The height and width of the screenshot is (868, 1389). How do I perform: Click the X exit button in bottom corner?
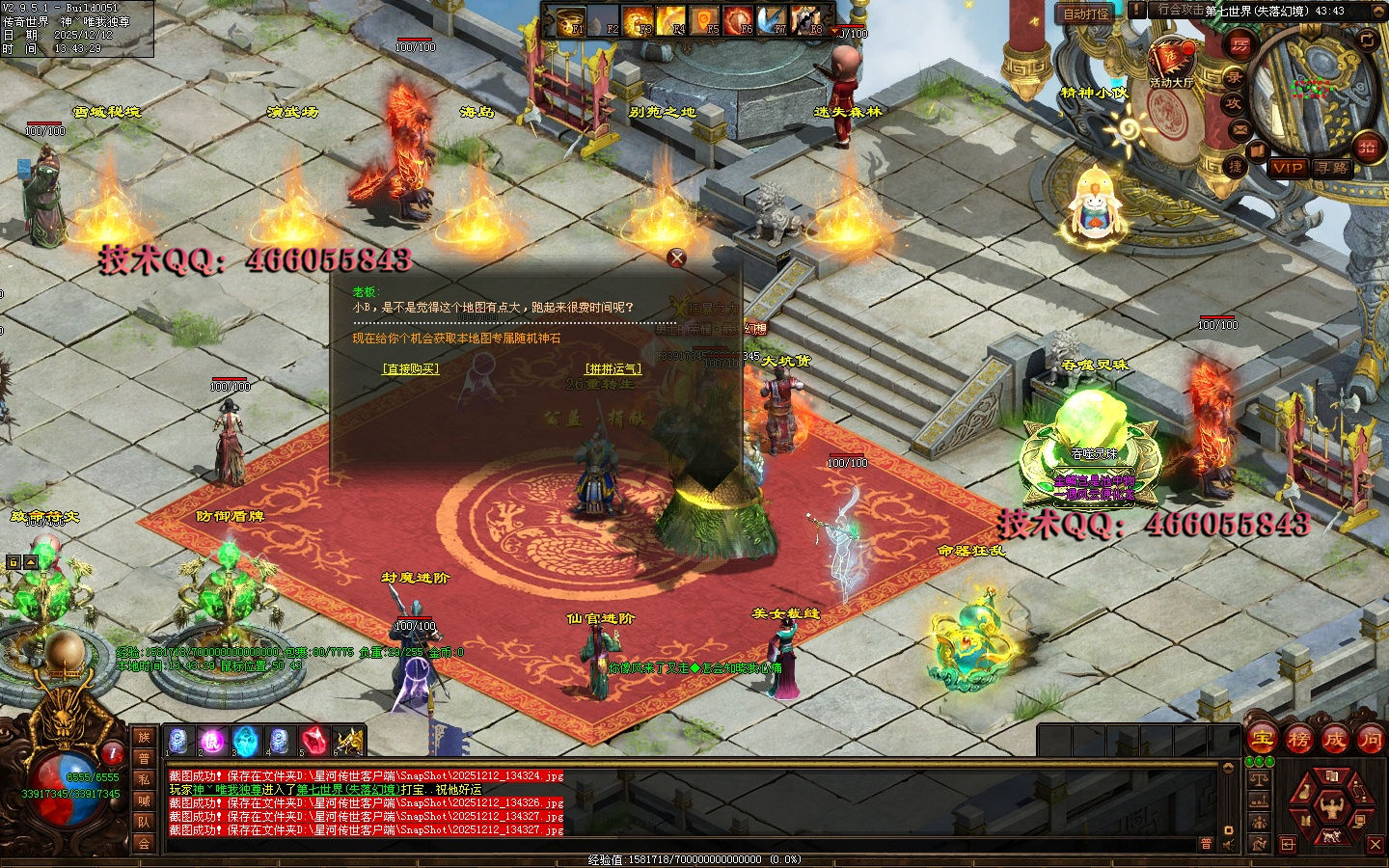click(1375, 844)
